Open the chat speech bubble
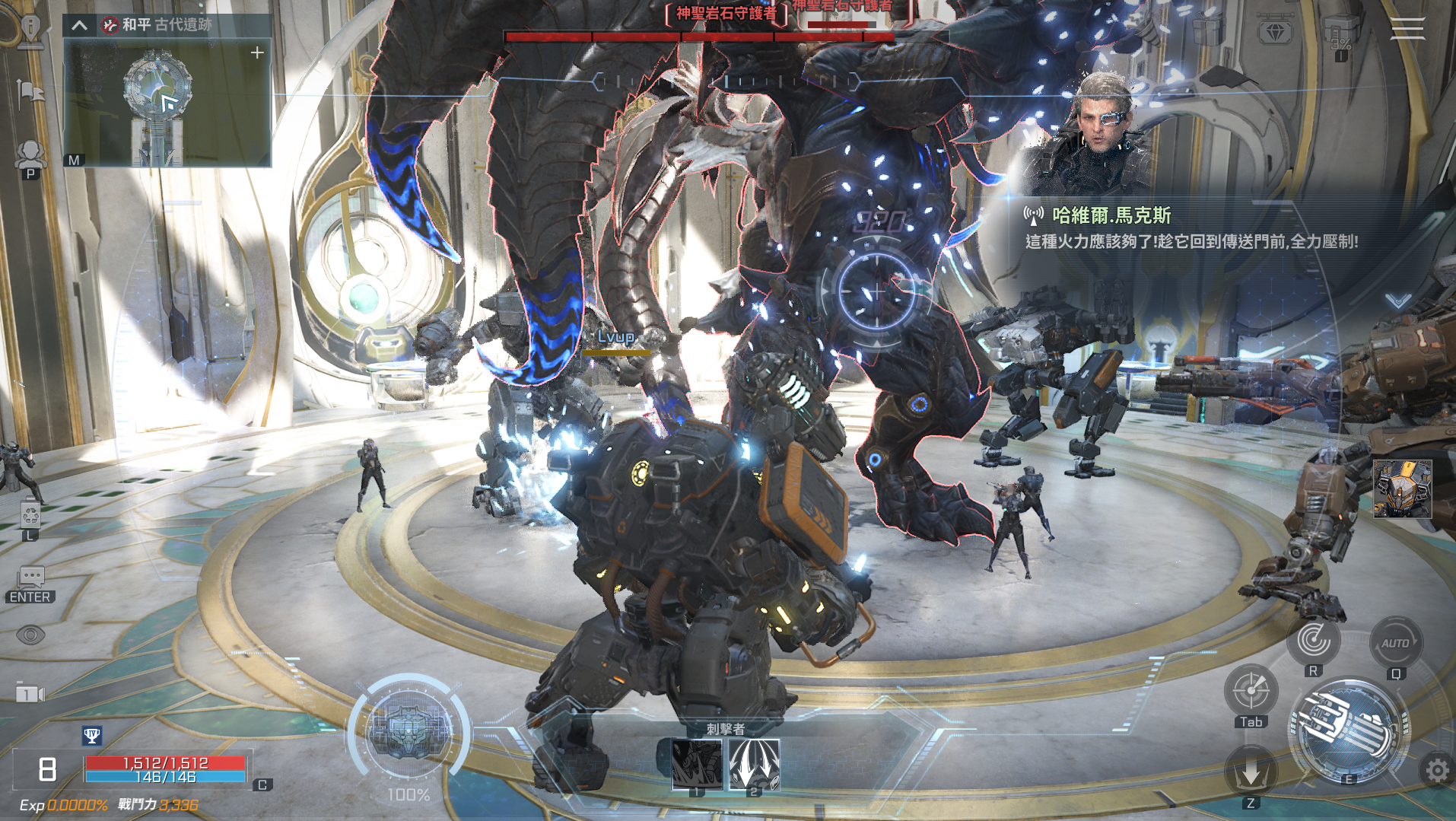 pos(30,578)
